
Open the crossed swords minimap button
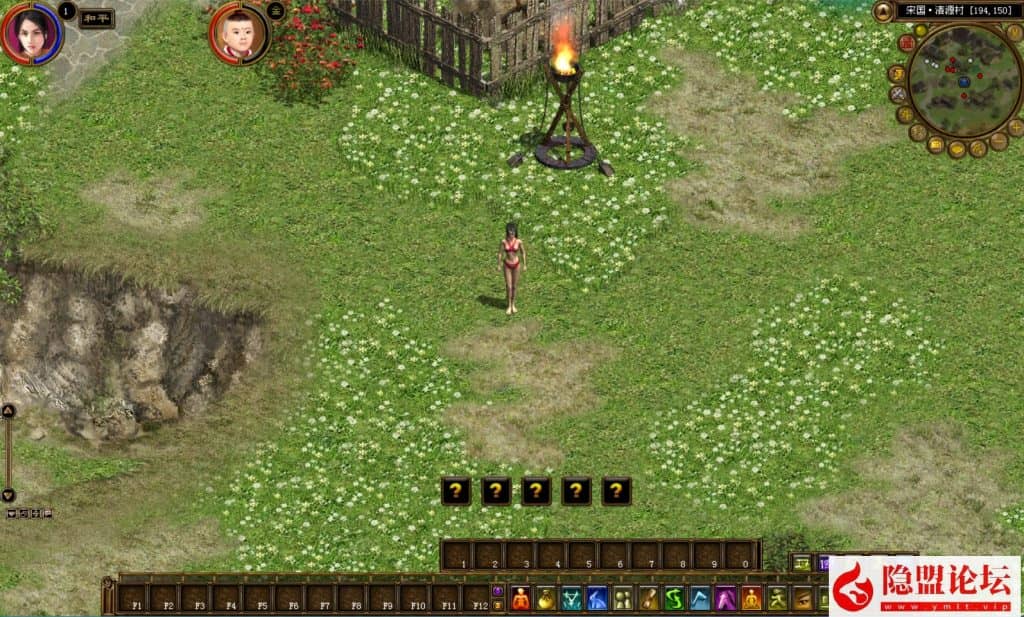pyautogui.click(x=897, y=94)
